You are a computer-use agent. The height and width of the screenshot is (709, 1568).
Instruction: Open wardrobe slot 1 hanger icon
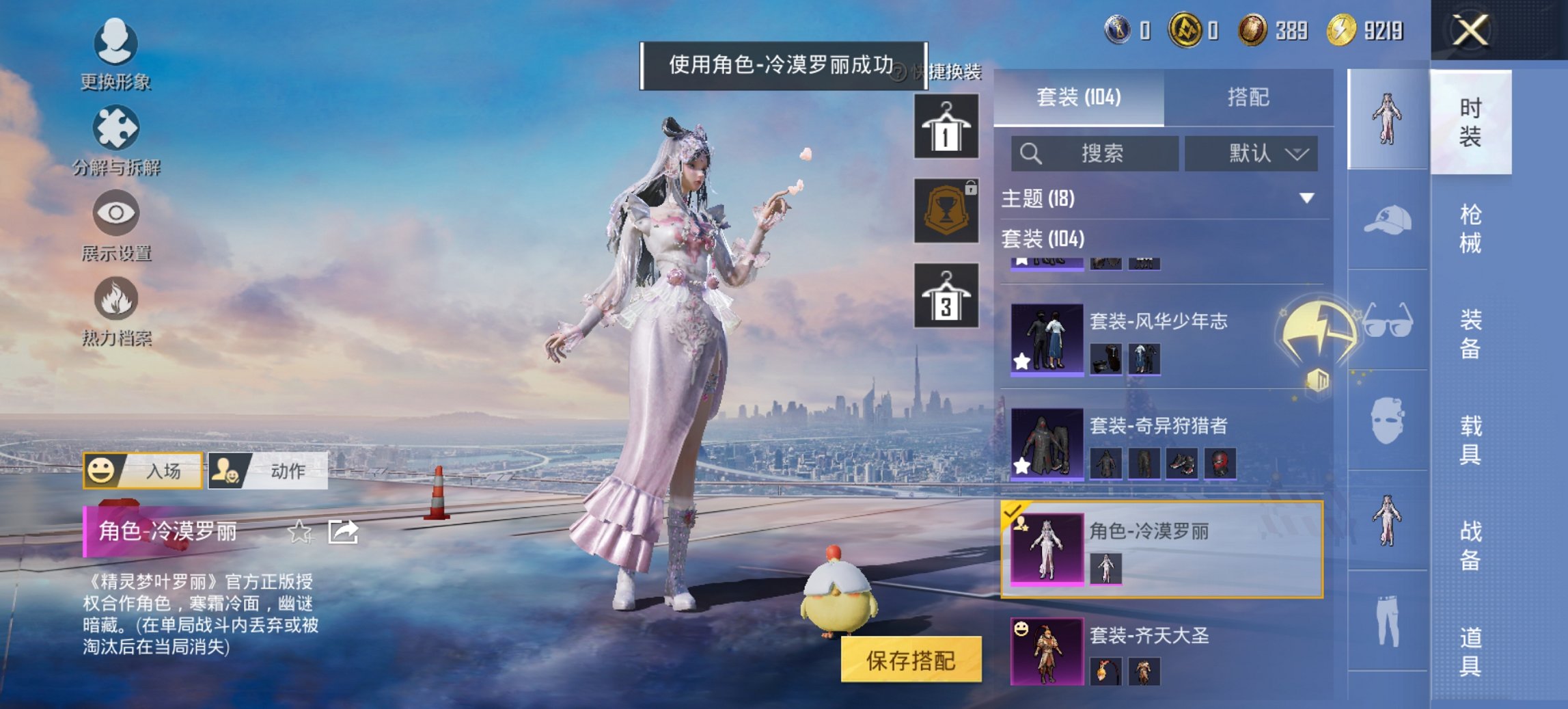(x=948, y=127)
